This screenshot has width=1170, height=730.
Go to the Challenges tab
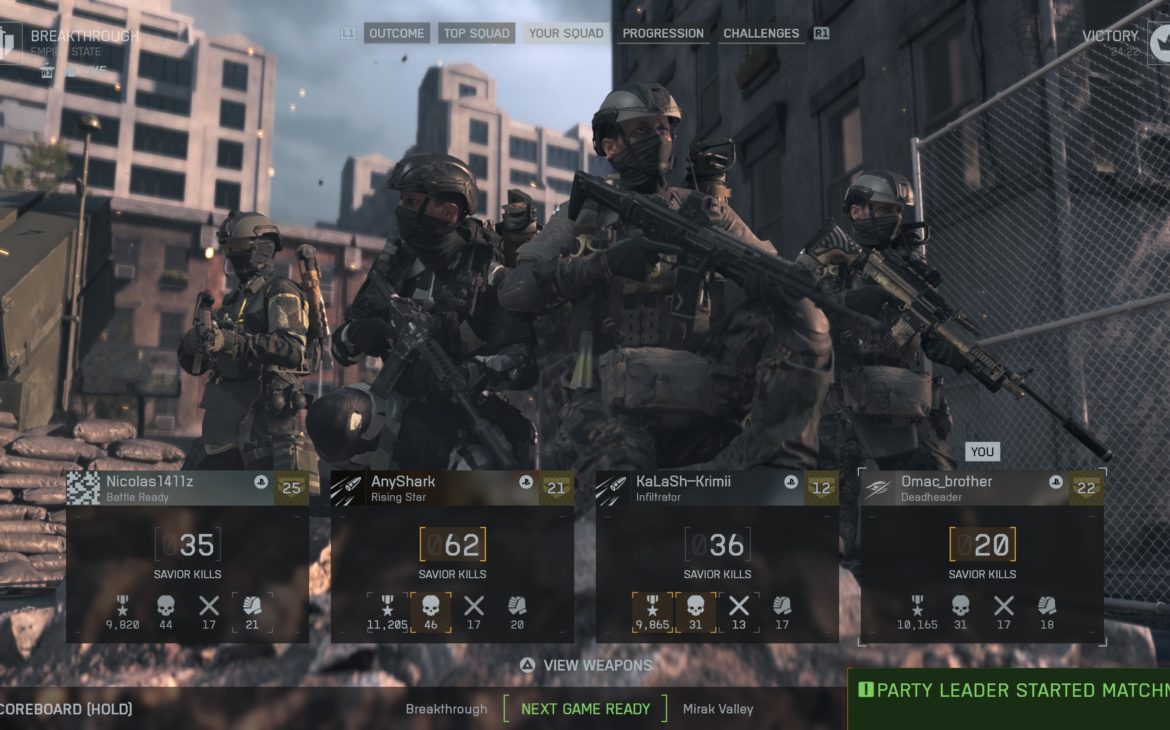pyautogui.click(x=761, y=33)
